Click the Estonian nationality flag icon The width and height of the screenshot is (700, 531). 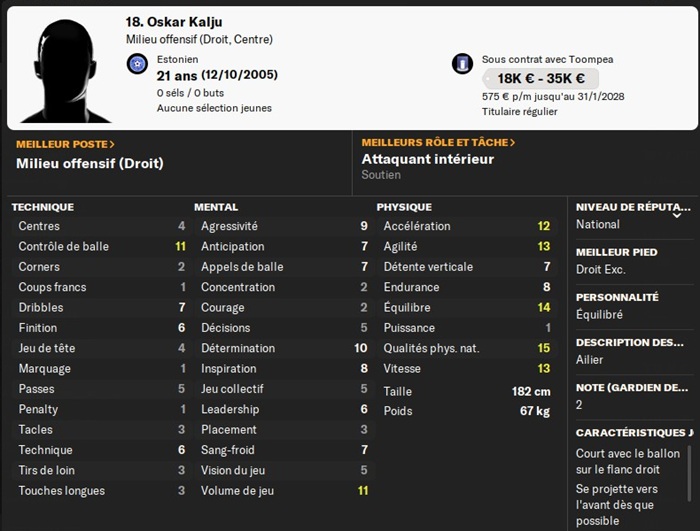(x=138, y=64)
